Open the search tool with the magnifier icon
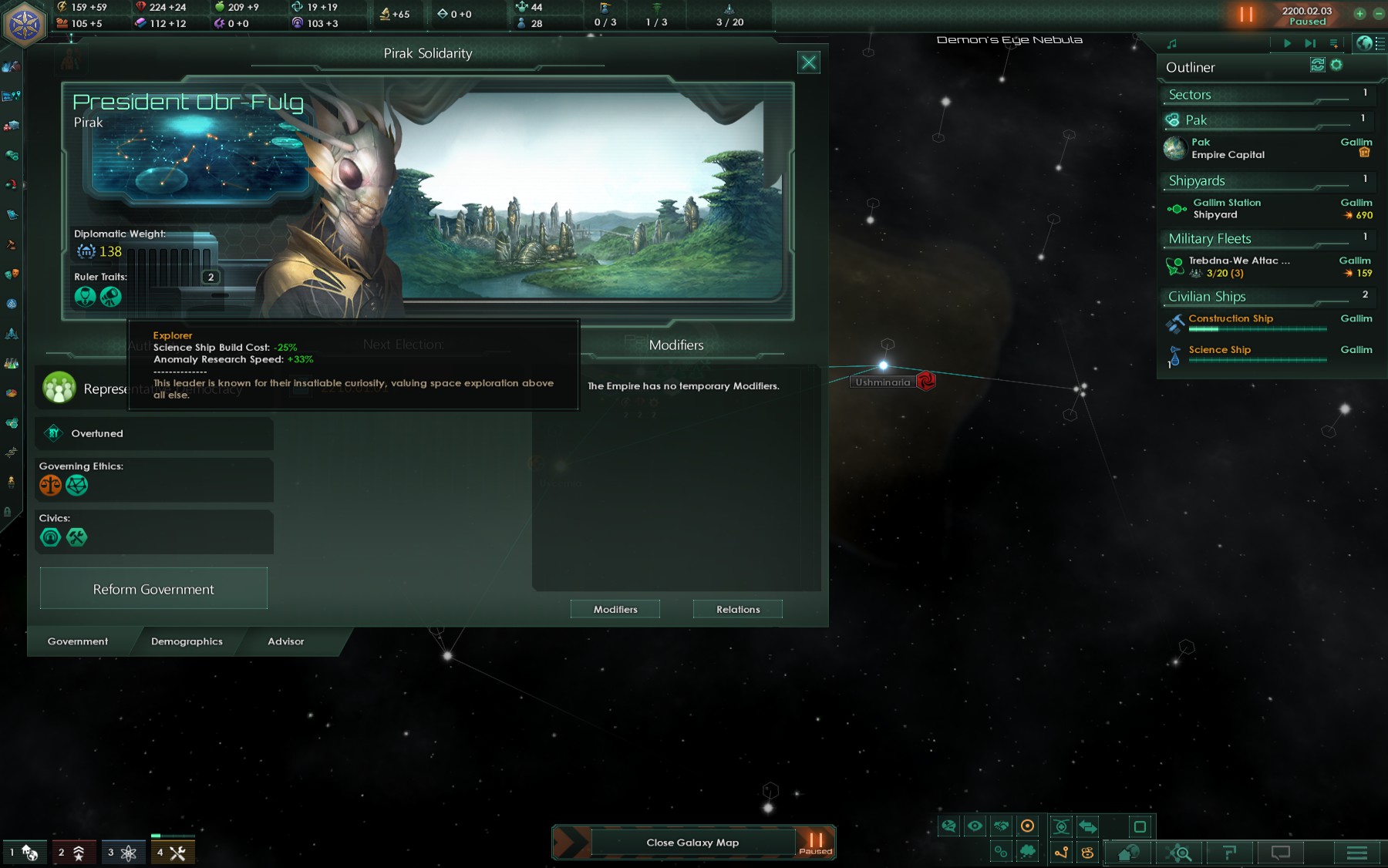 pos(1181,853)
